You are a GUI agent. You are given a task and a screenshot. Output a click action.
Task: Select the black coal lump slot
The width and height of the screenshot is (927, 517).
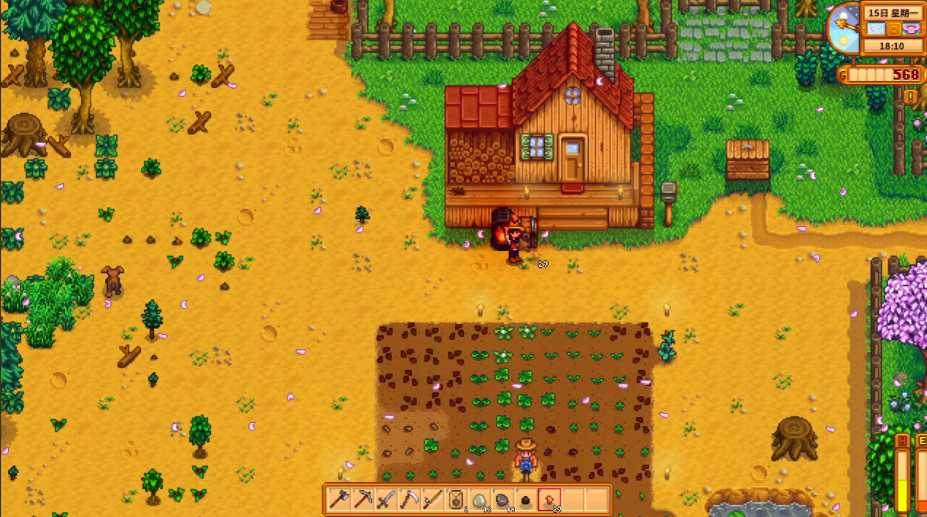(x=525, y=499)
